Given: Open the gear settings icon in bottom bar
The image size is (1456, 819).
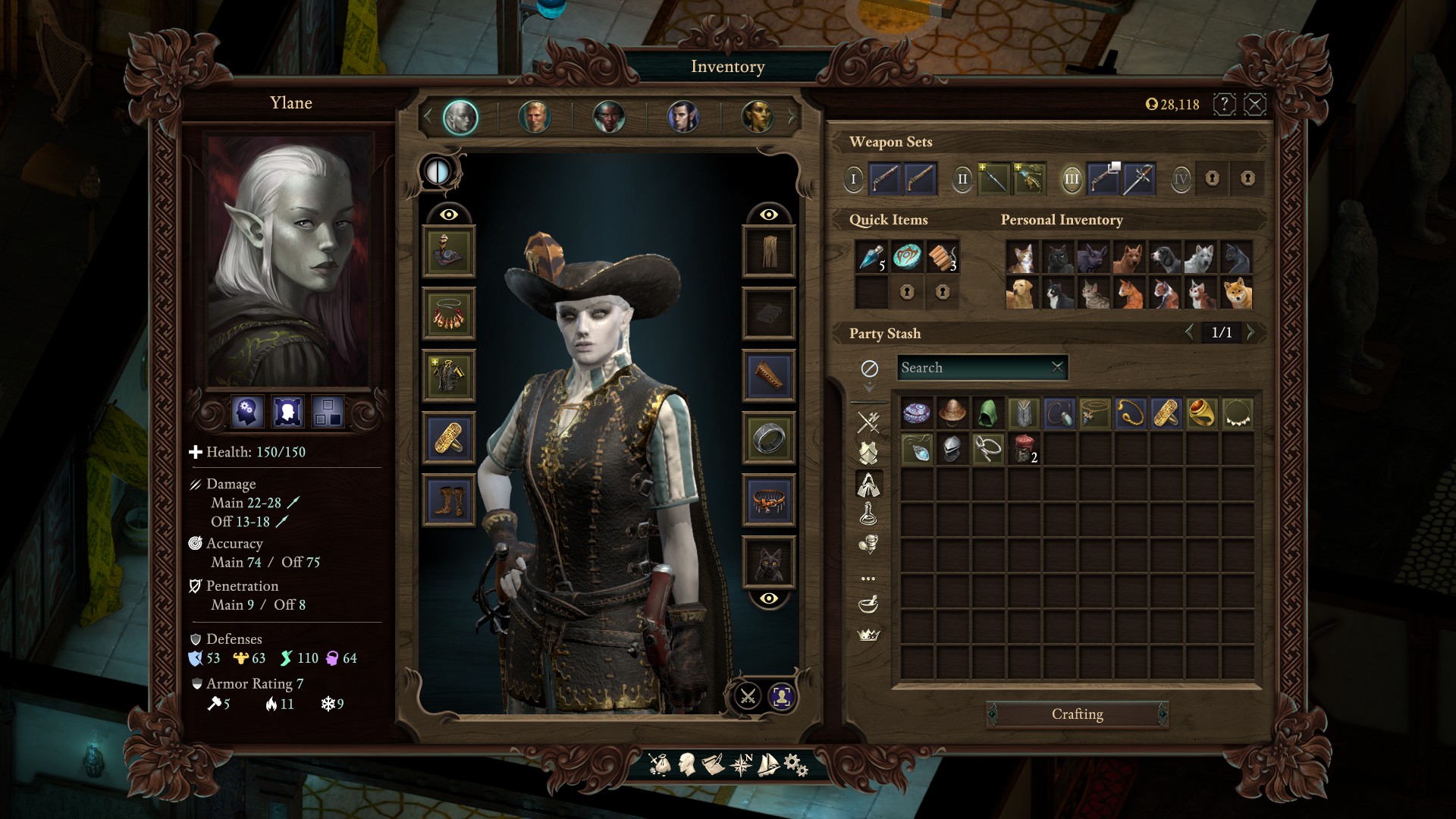Looking at the screenshot, I should pos(795,764).
